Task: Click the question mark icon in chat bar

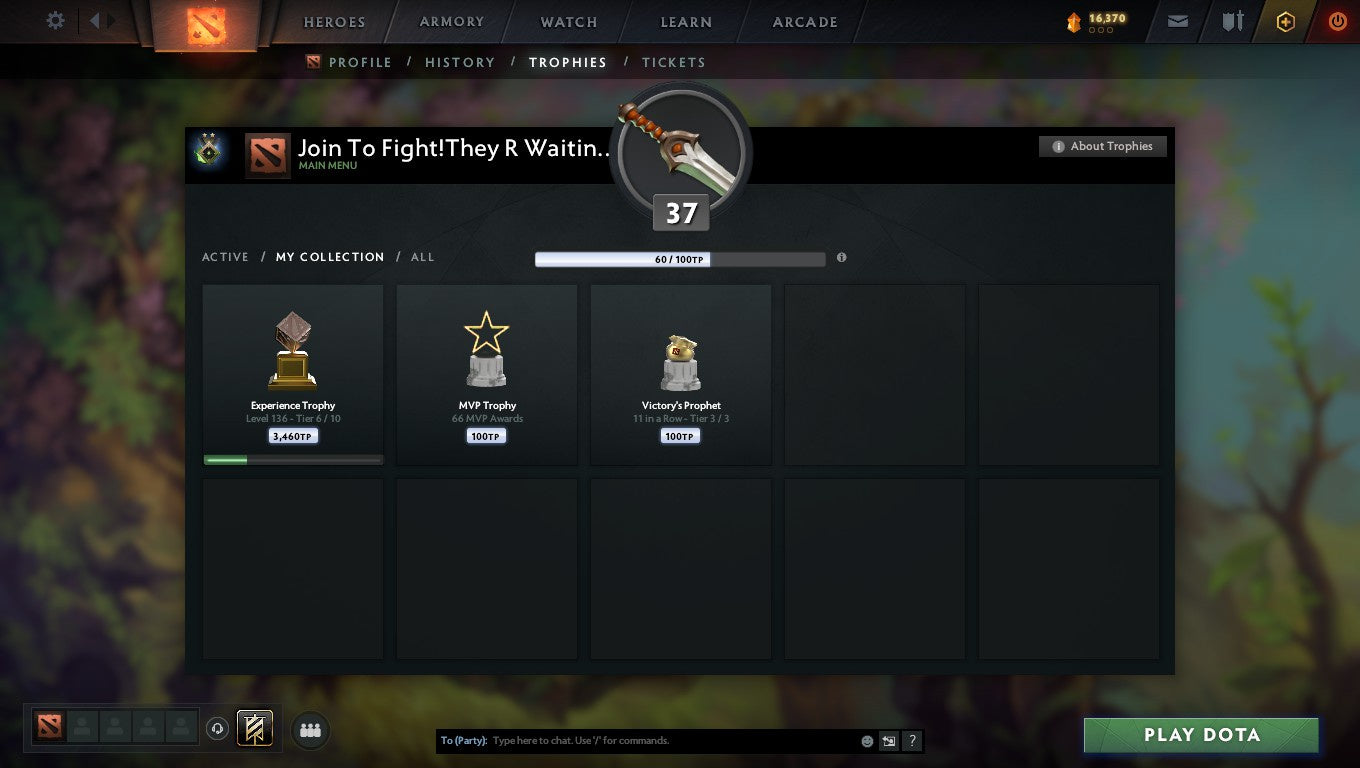Action: click(911, 740)
